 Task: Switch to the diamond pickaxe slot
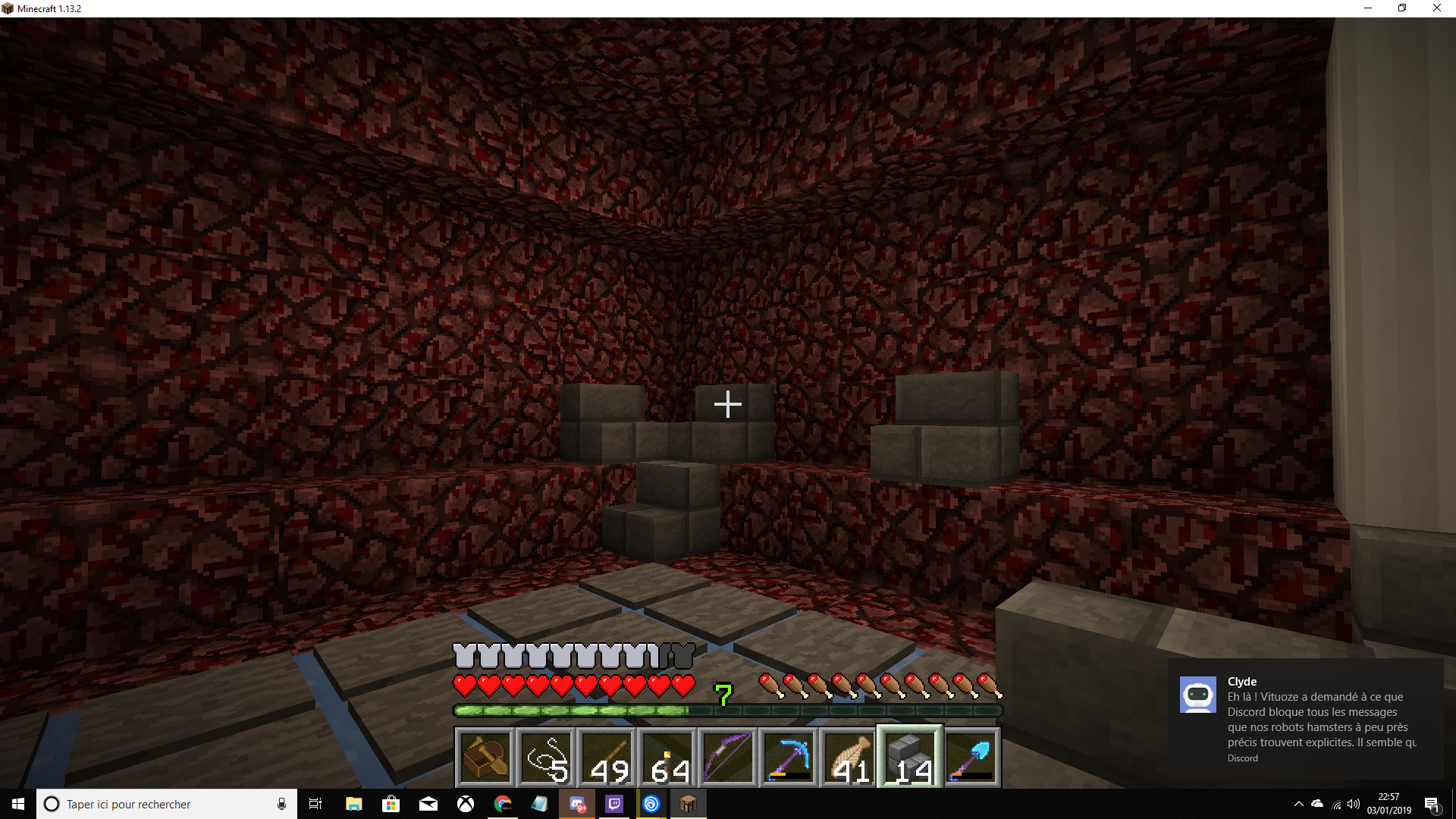click(x=789, y=758)
